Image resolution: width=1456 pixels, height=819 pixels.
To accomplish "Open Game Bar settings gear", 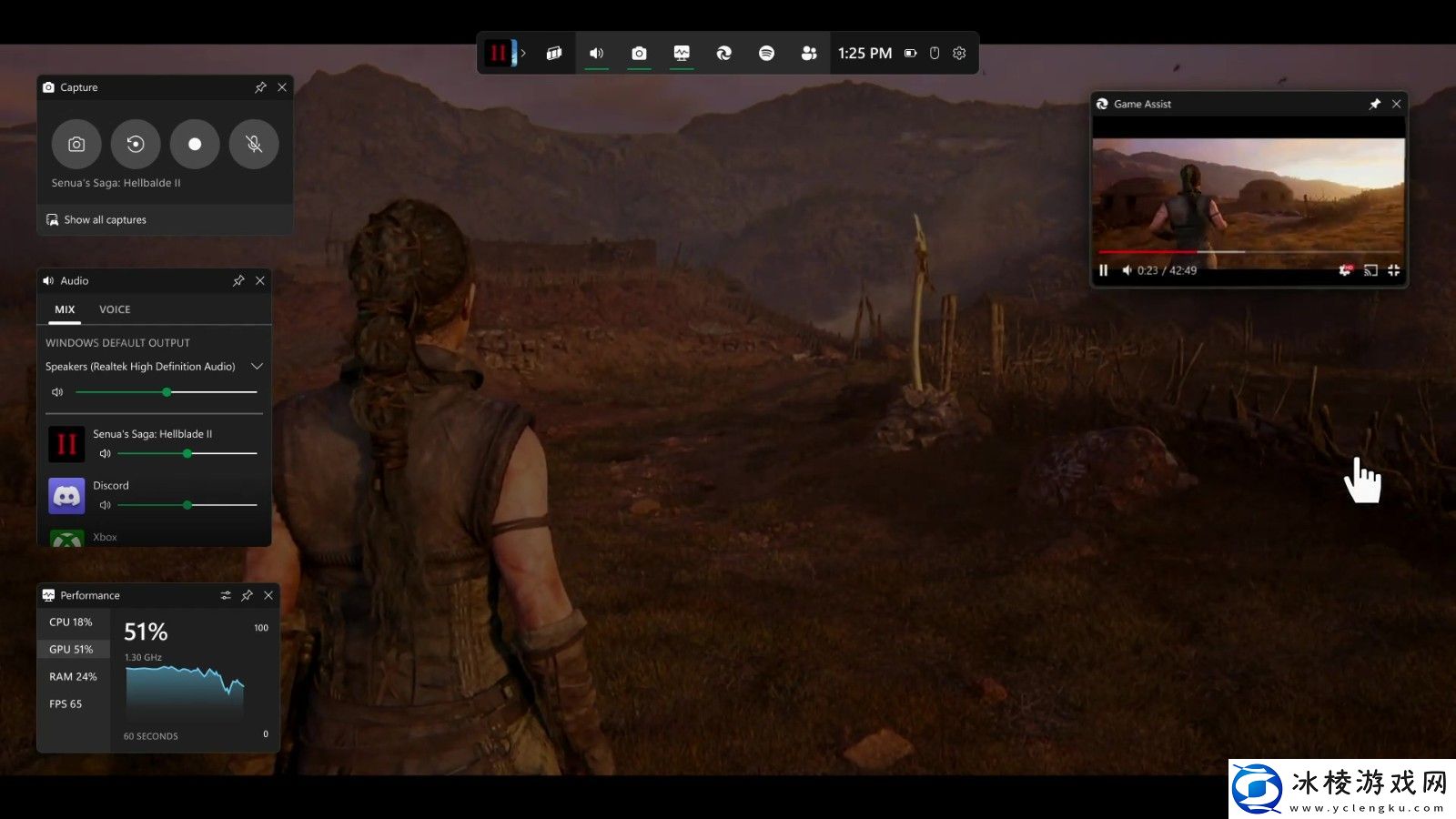I will click(x=959, y=54).
